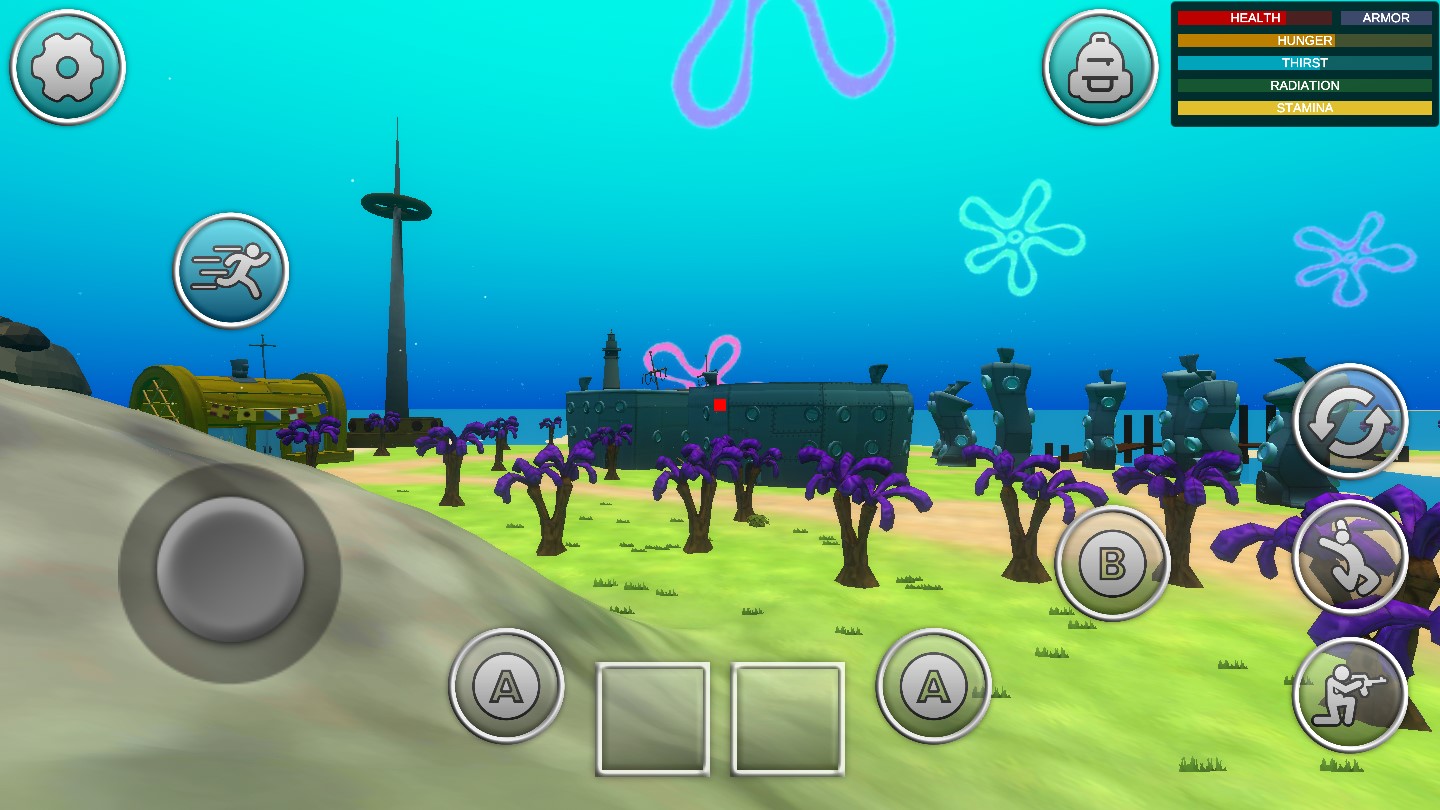Open the backpack inventory
1440x810 pixels.
tap(1100, 67)
